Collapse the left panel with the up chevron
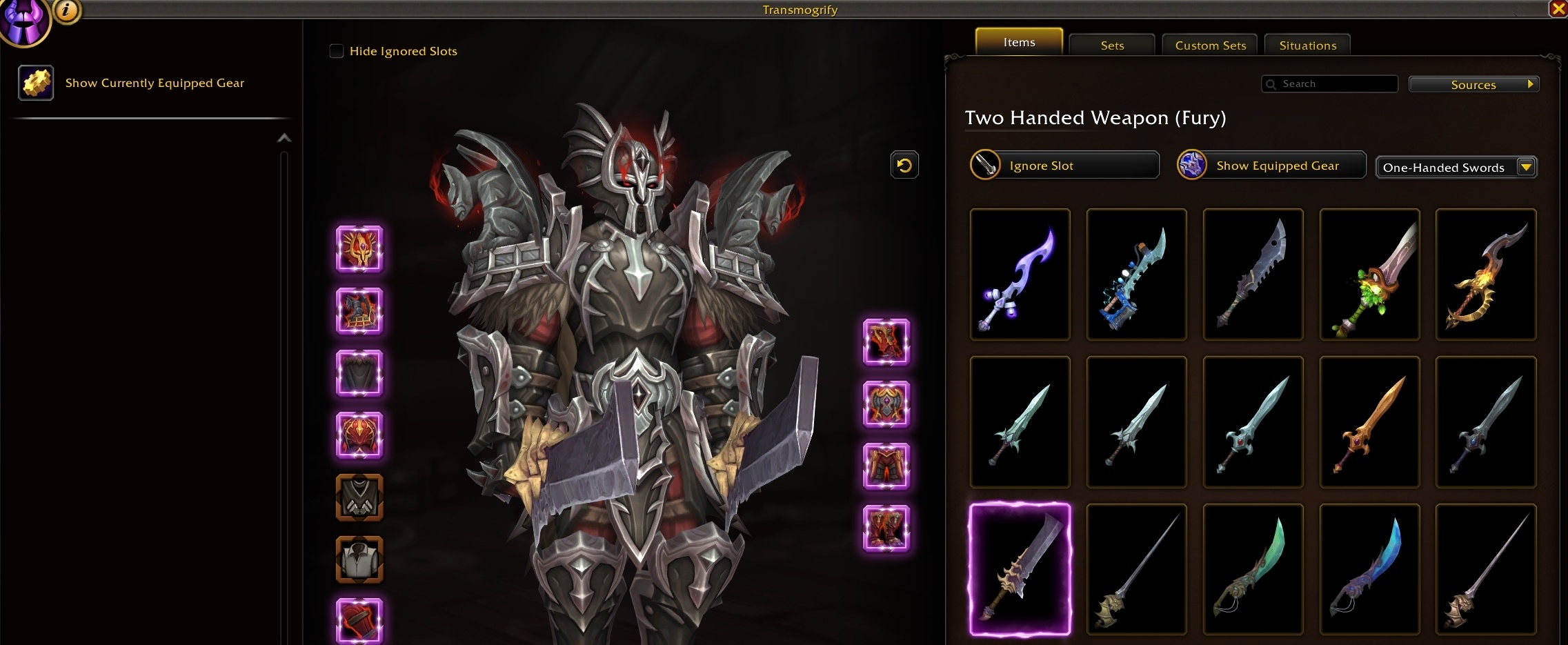 (x=285, y=137)
